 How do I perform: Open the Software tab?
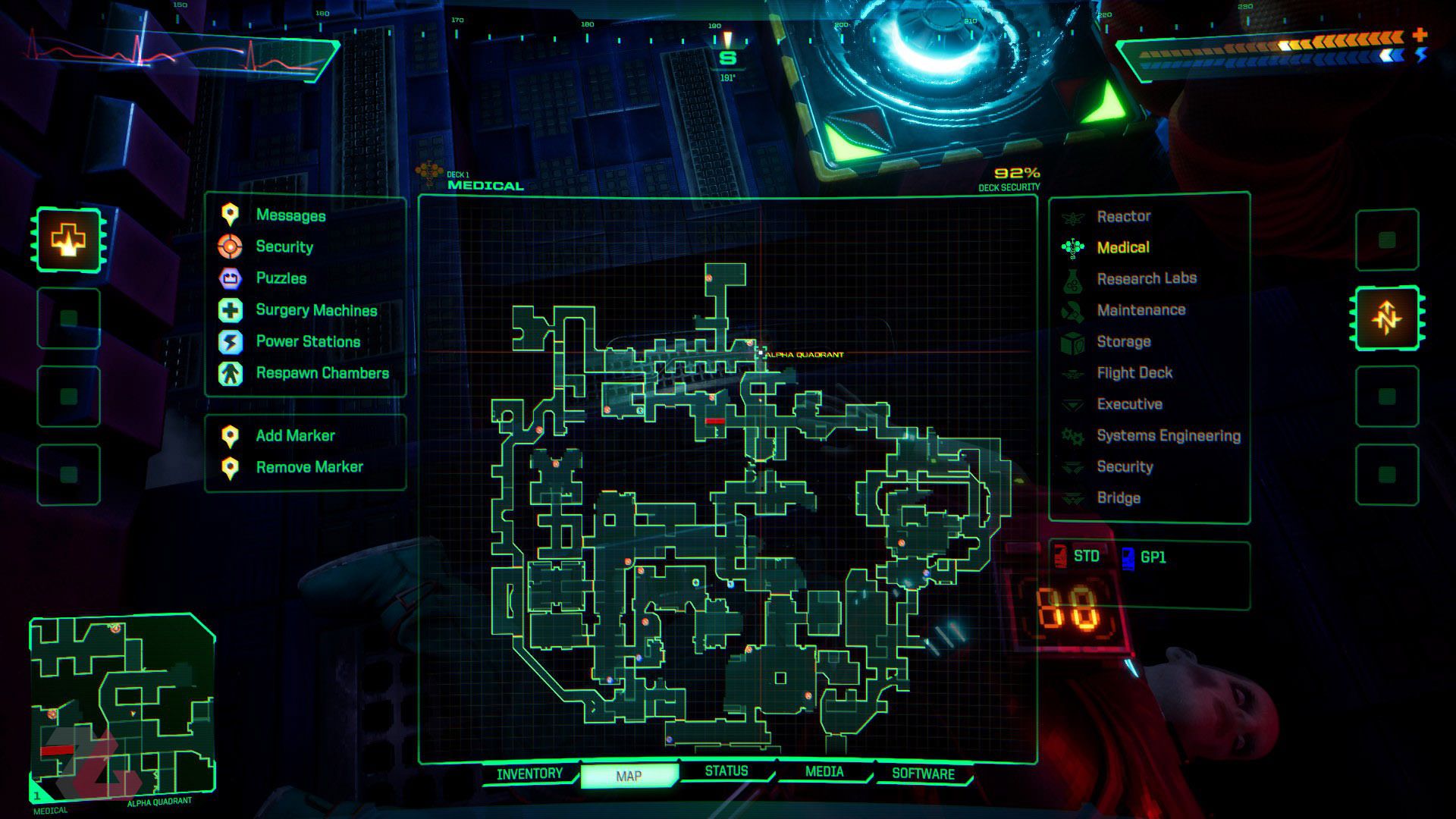coord(922,774)
